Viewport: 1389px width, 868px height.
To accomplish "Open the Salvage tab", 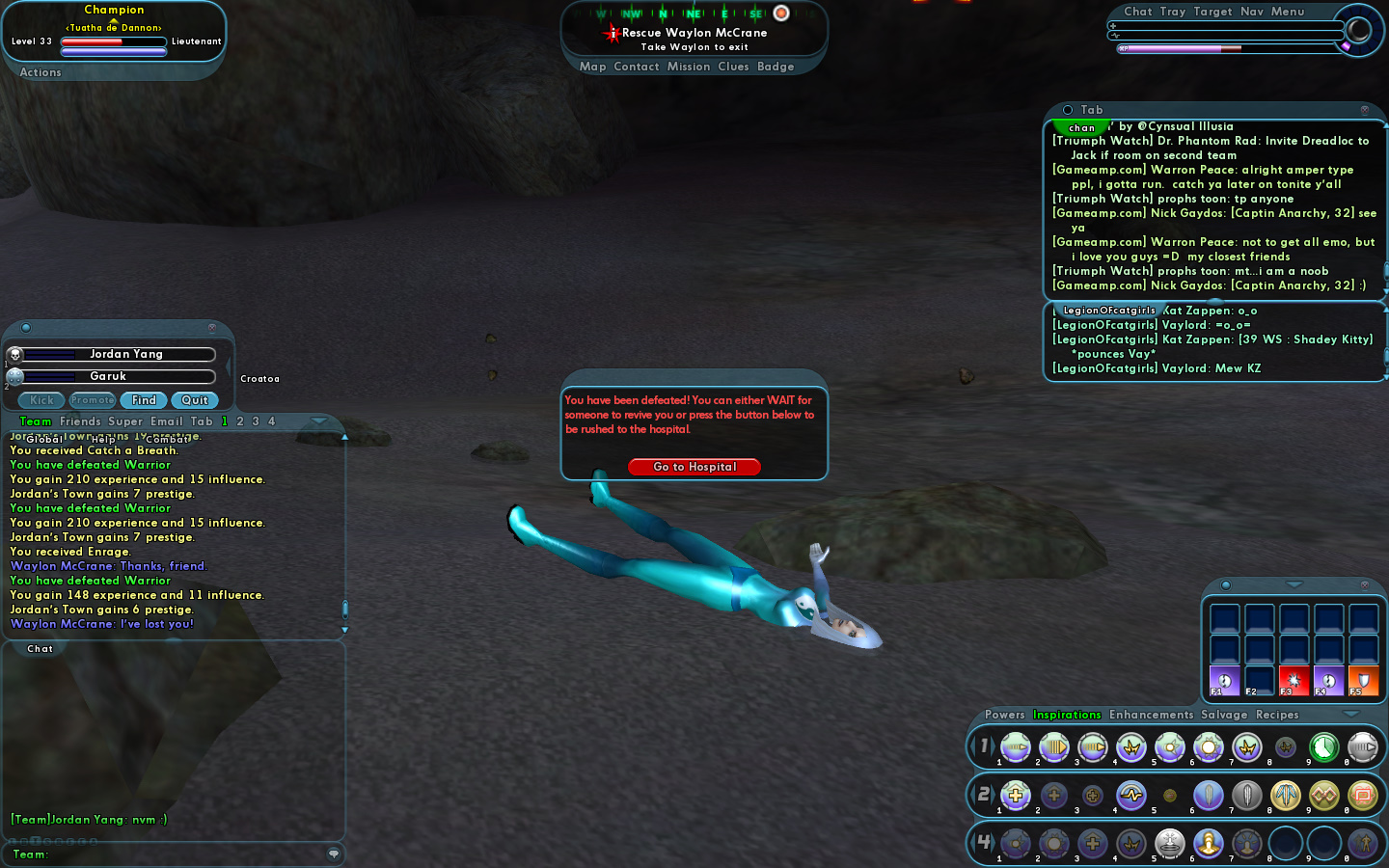I will (x=1224, y=715).
